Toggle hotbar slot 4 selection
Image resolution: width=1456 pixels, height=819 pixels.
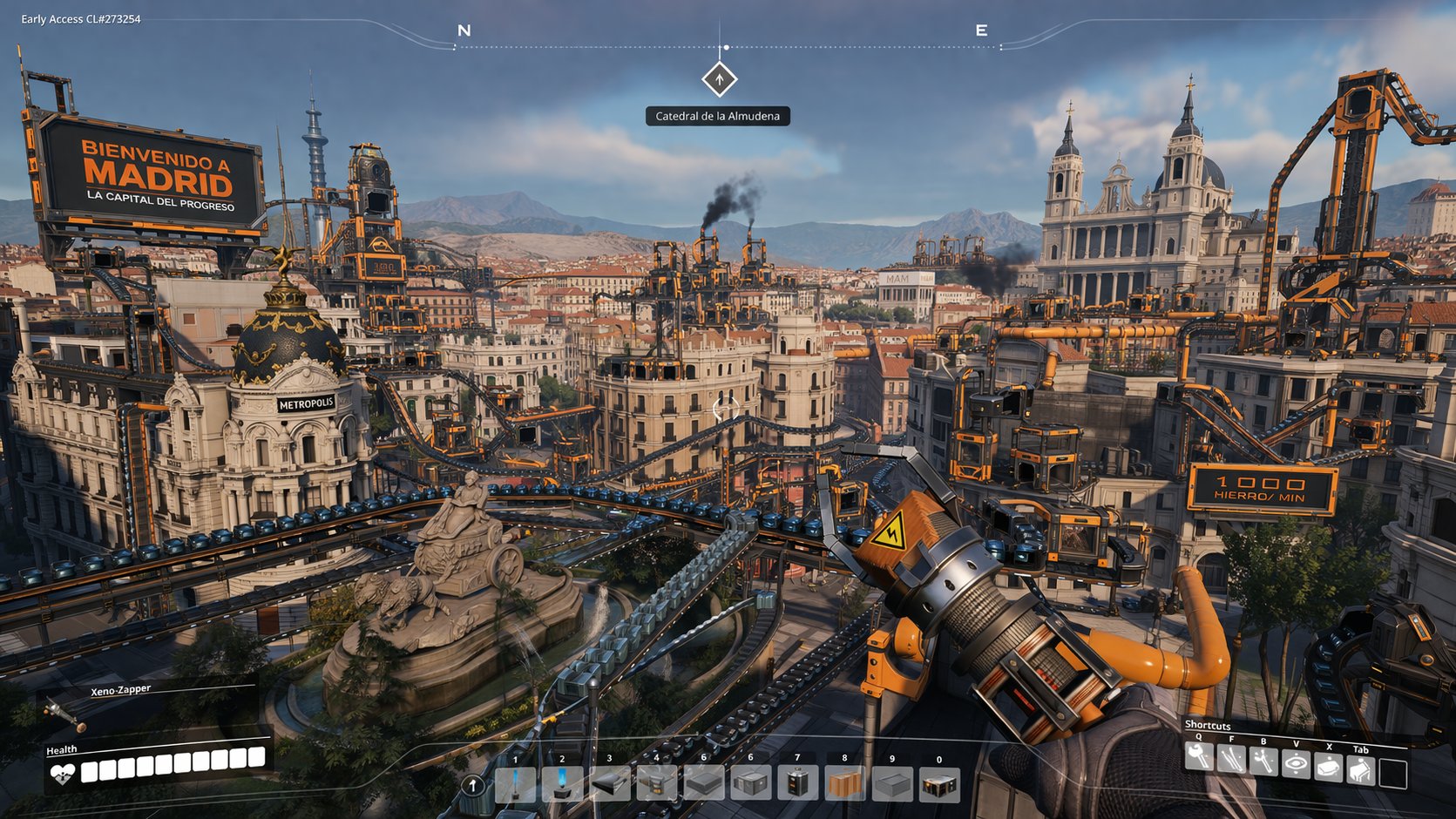655,782
